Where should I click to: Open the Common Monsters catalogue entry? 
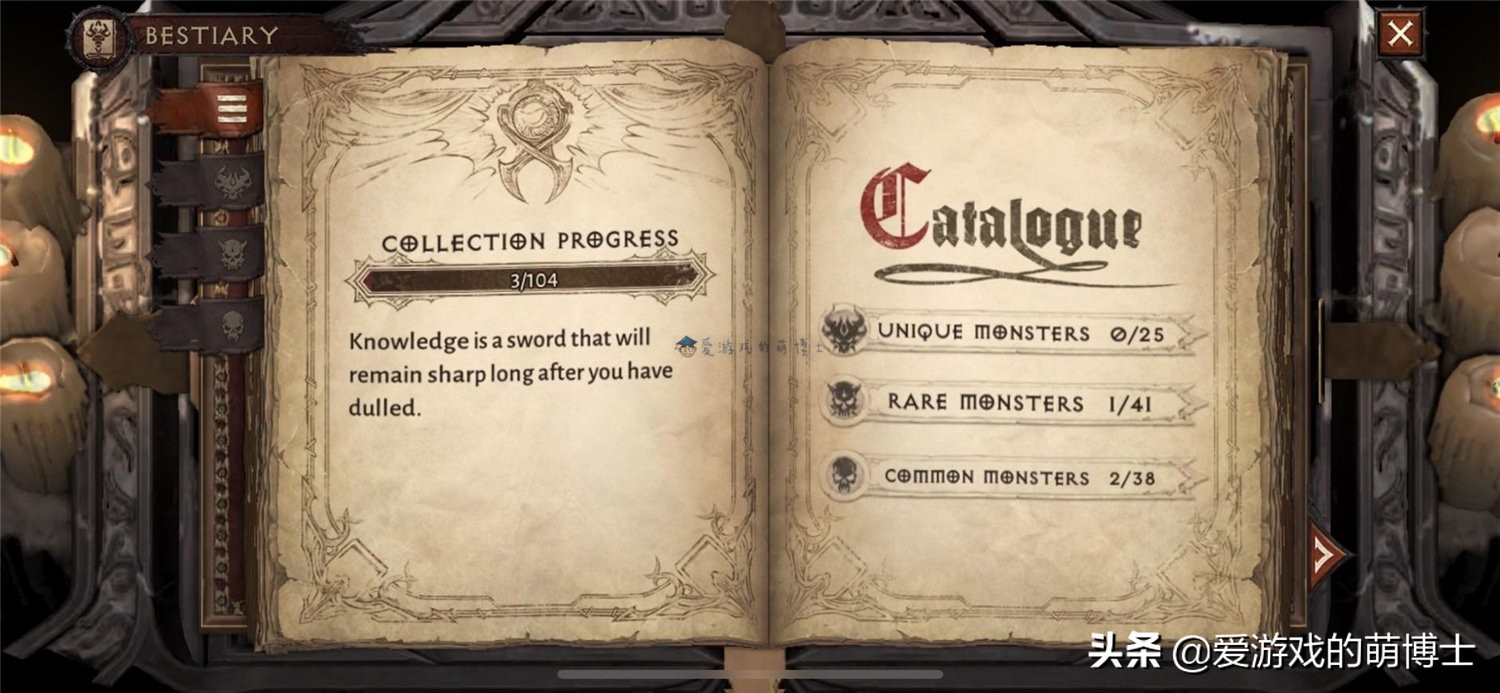(x=1010, y=478)
